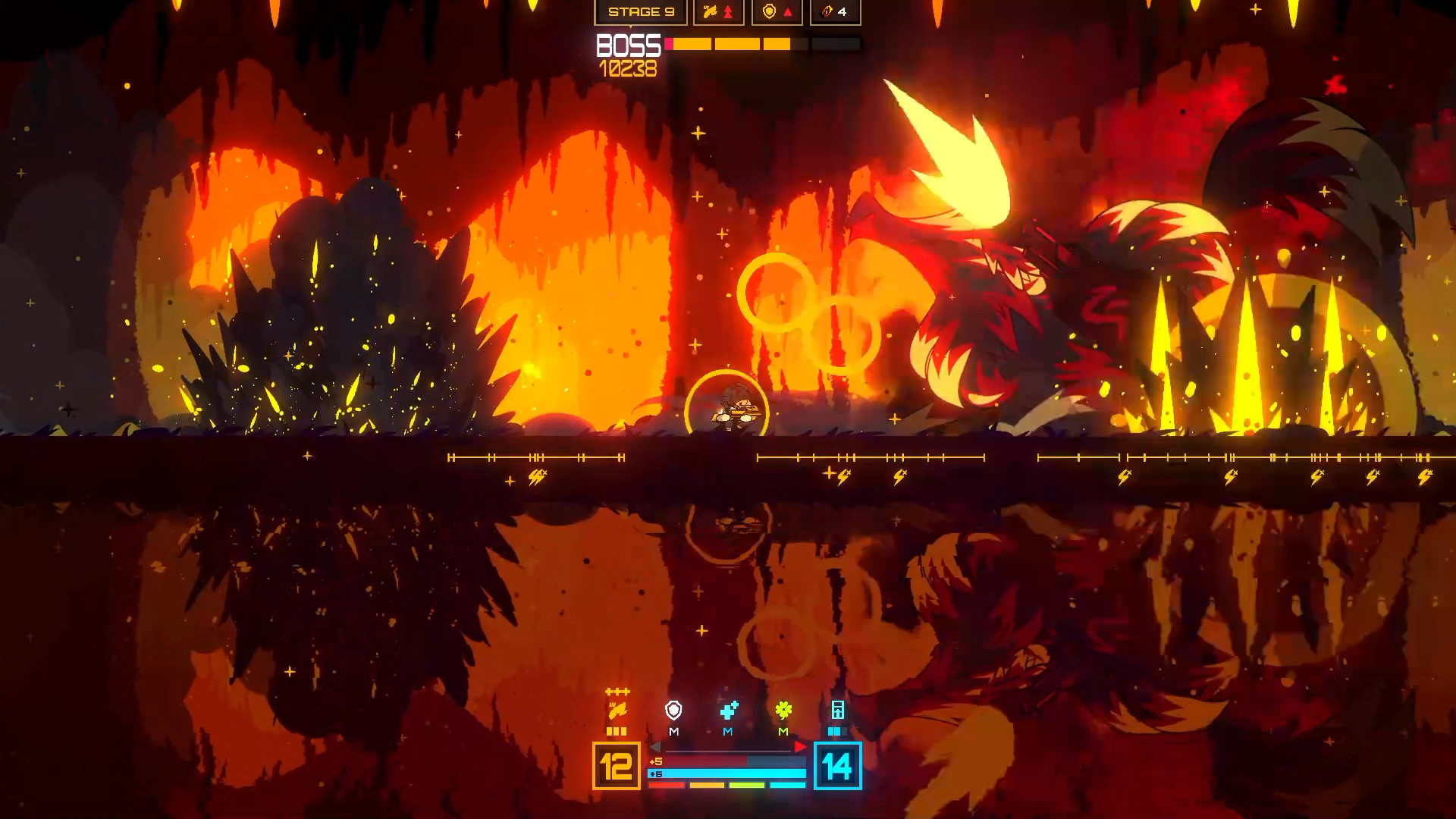1456x819 pixels.
Task: Click the blue elevator door icon in the HUD
Action: tap(838, 710)
